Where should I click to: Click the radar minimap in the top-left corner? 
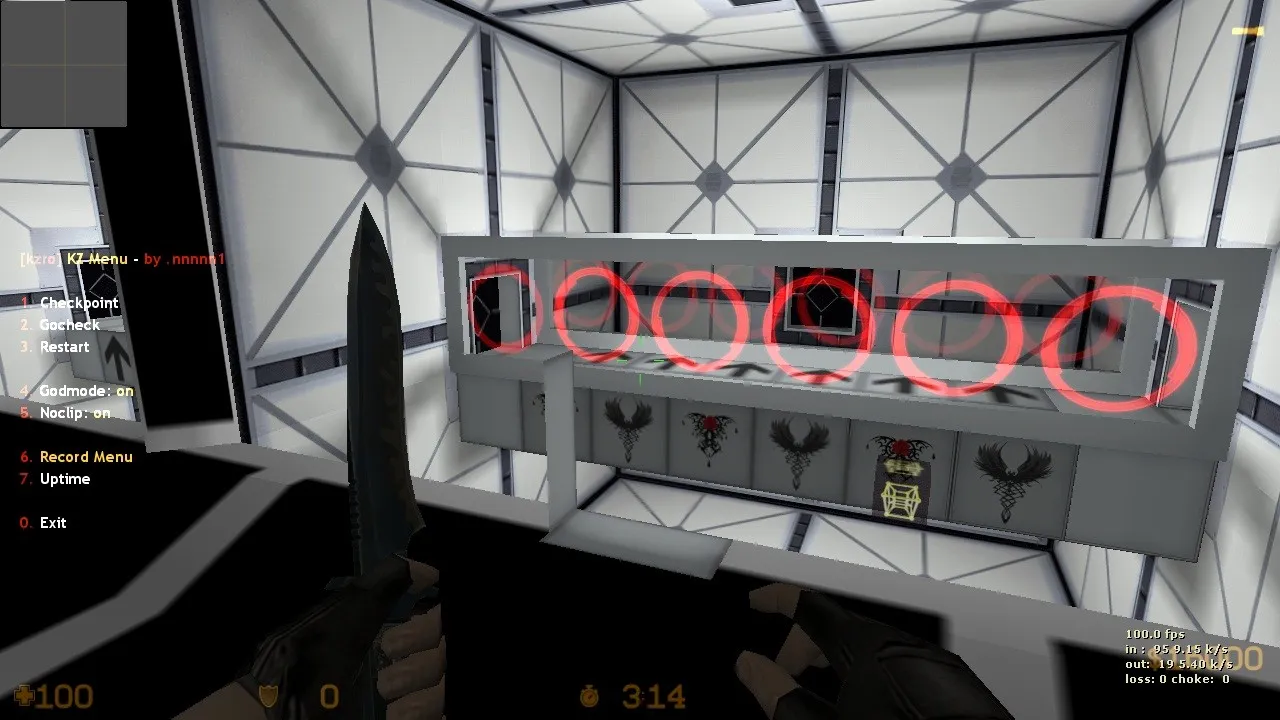[64, 64]
